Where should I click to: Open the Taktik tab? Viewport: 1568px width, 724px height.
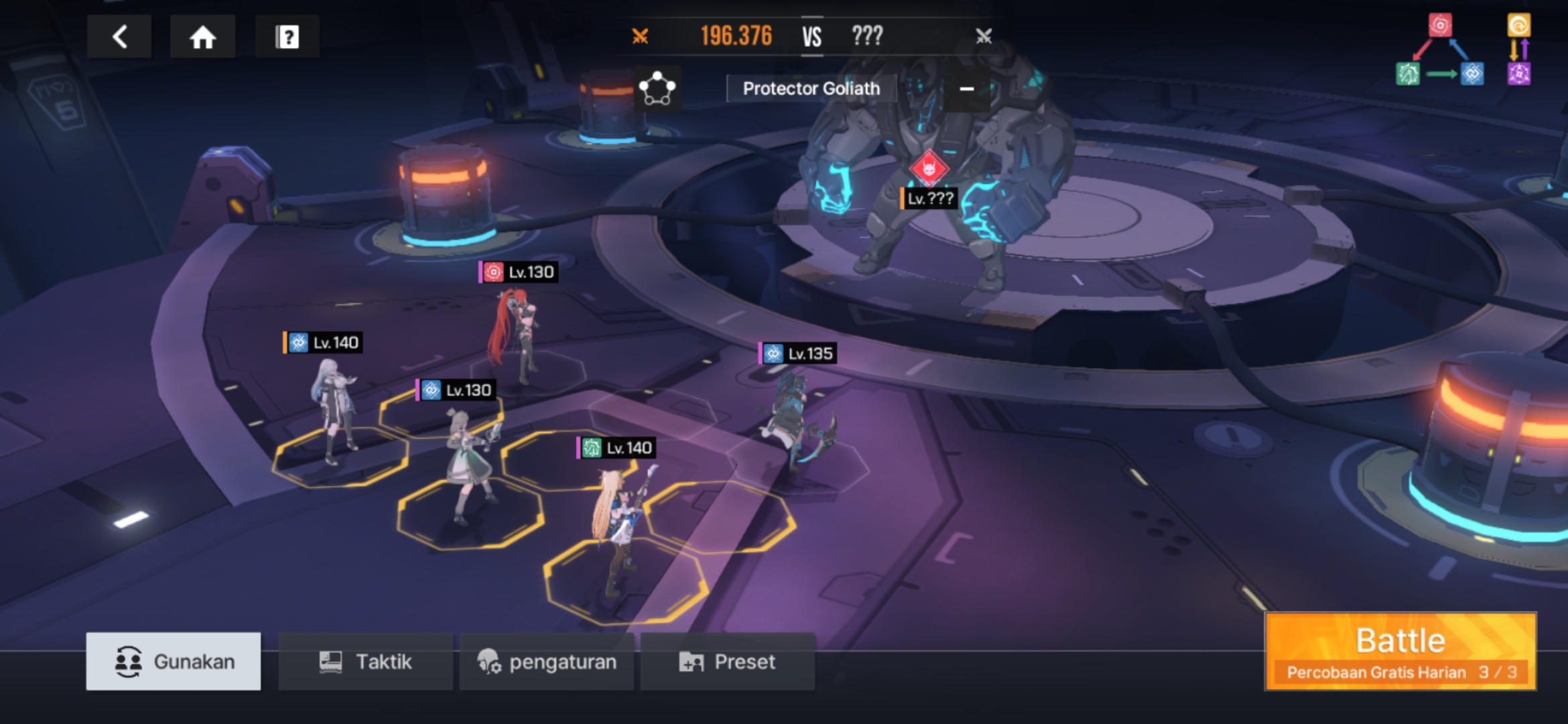366,662
